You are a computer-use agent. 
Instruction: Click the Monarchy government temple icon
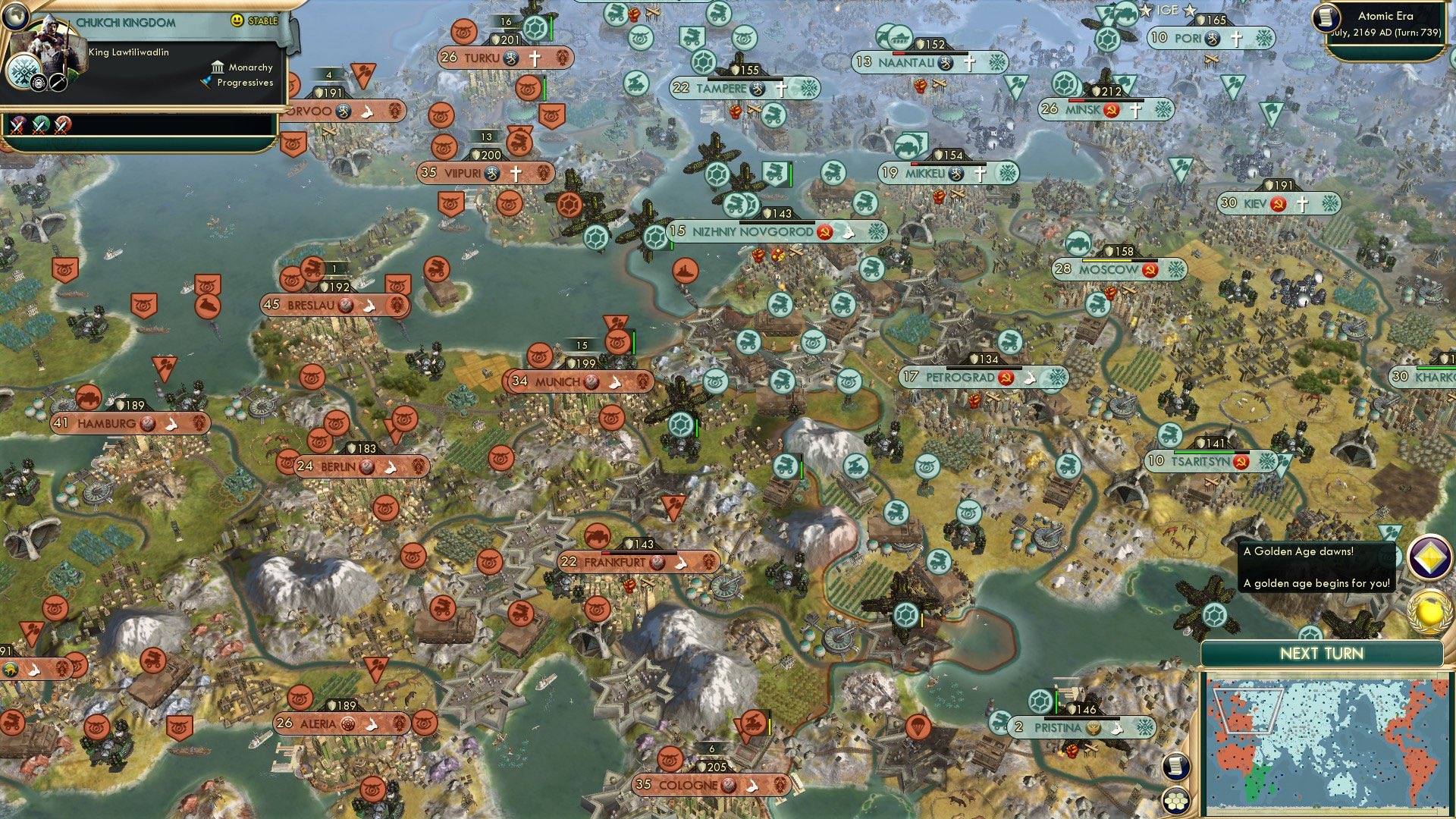pos(218,67)
